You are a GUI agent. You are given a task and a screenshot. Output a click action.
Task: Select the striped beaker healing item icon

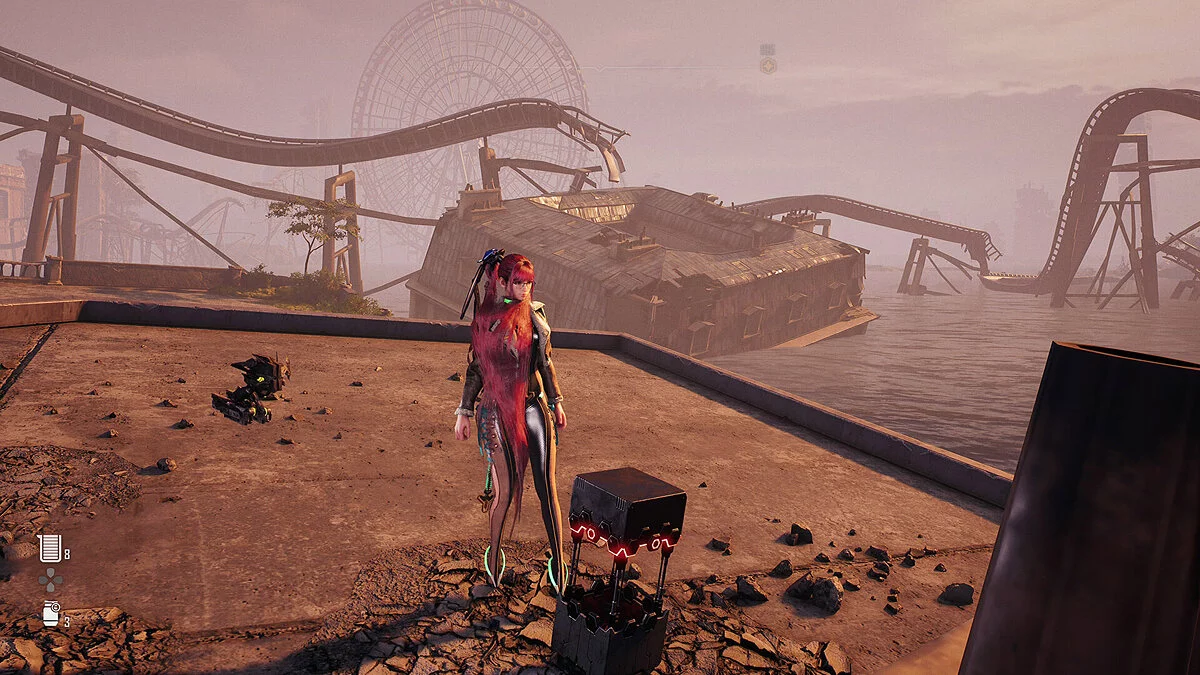point(48,547)
